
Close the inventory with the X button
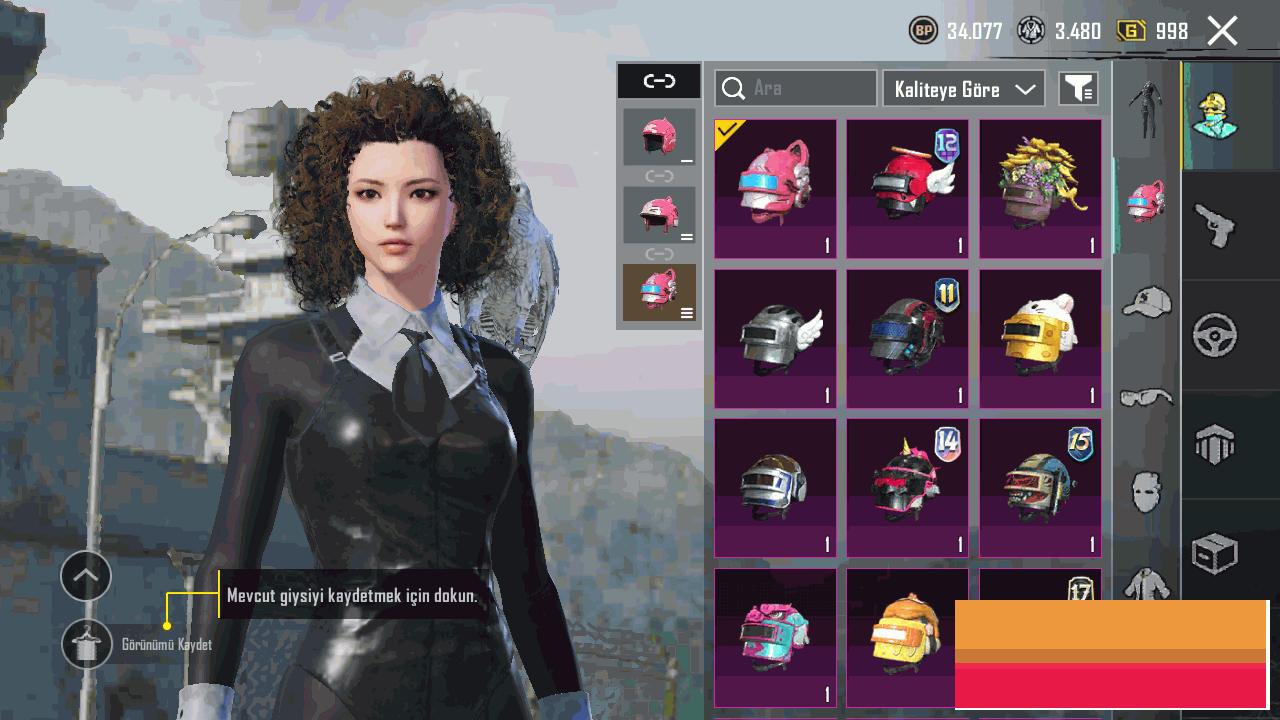(1222, 31)
